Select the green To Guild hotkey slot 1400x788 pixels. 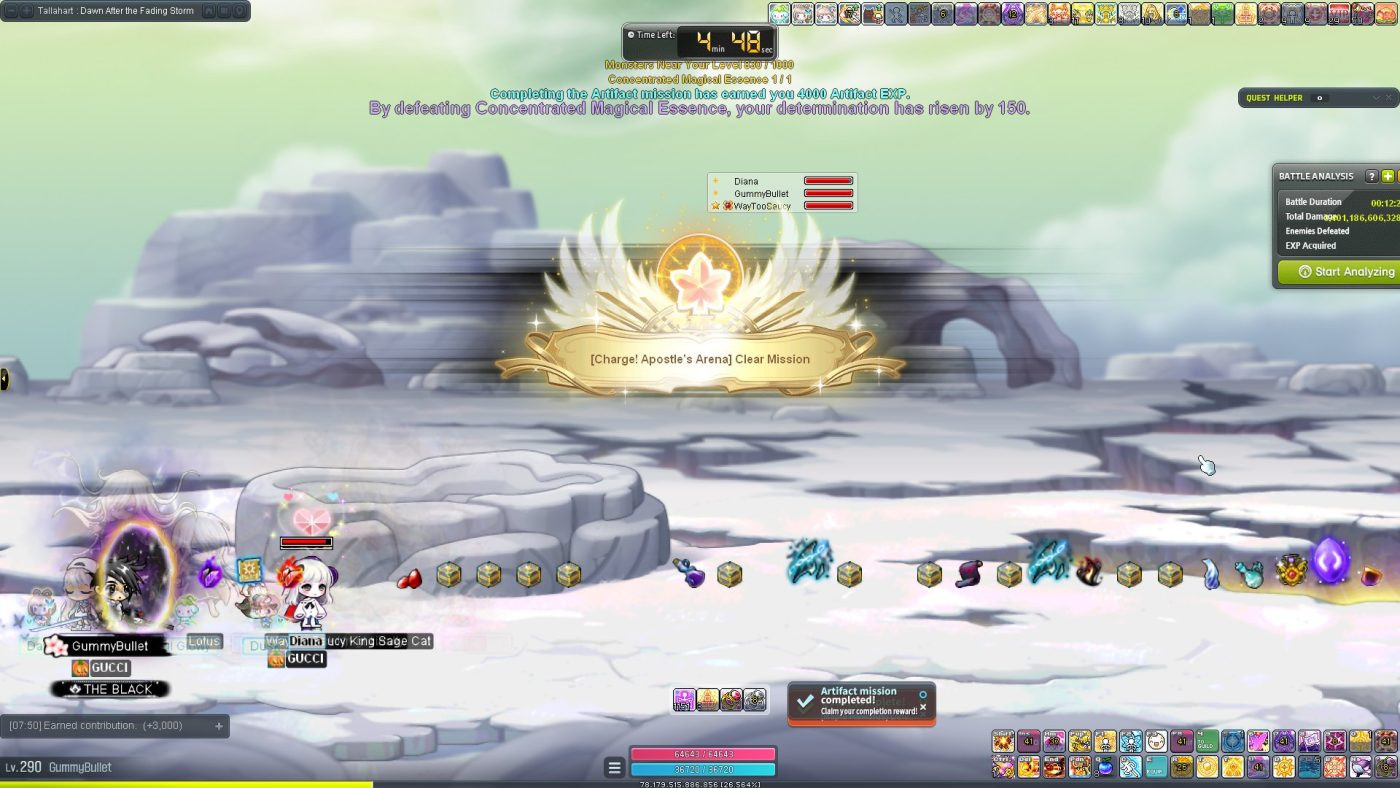1208,741
